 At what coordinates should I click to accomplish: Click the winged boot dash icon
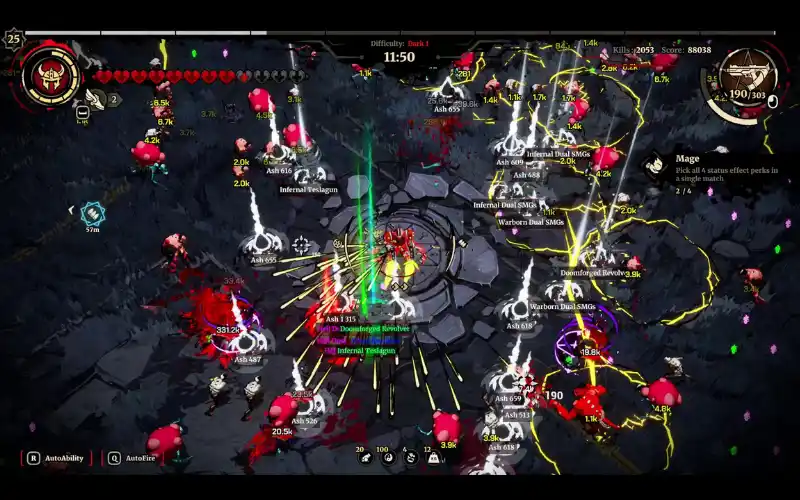click(95, 98)
